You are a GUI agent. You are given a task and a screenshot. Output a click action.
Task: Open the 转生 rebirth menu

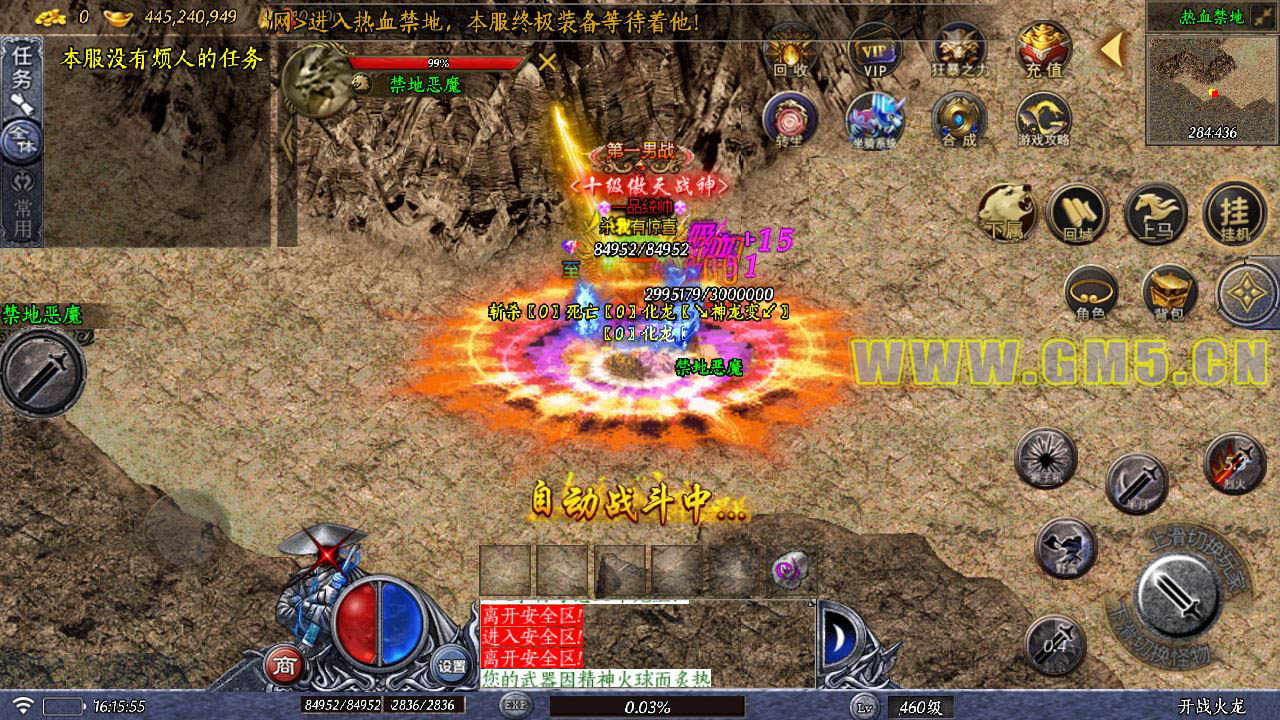tap(790, 120)
